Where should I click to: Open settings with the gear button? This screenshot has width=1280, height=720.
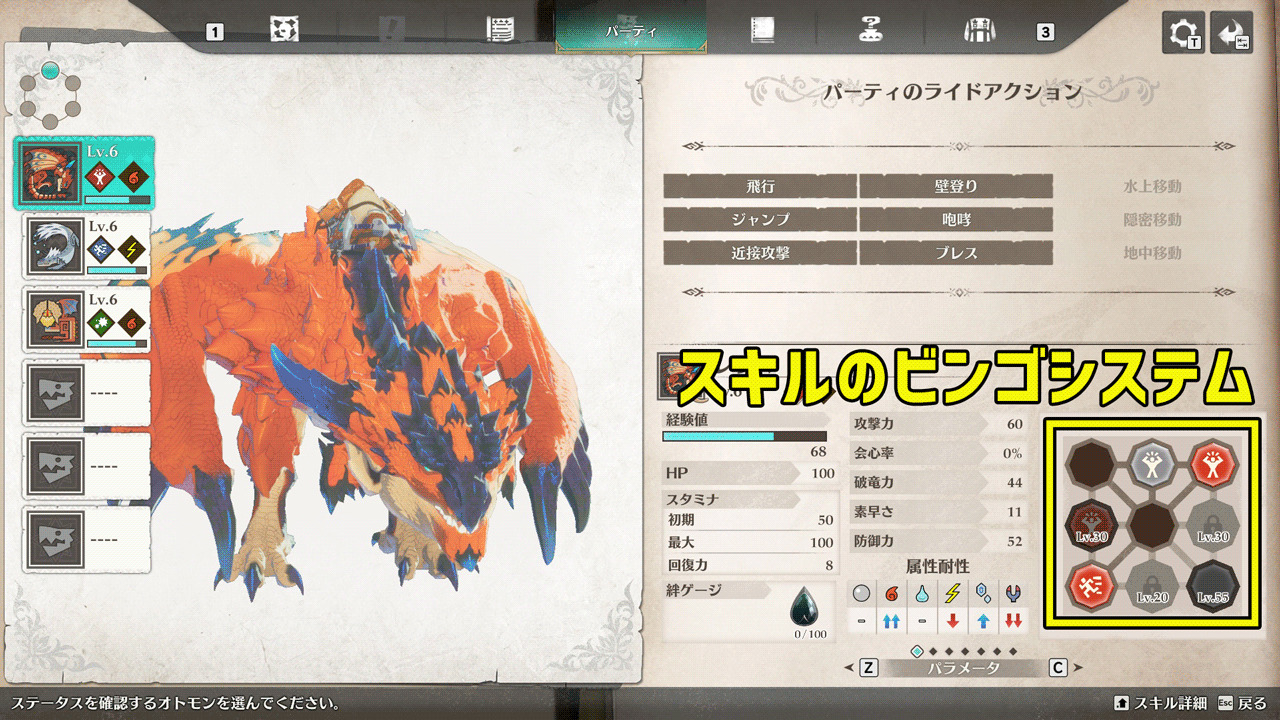(x=1183, y=33)
